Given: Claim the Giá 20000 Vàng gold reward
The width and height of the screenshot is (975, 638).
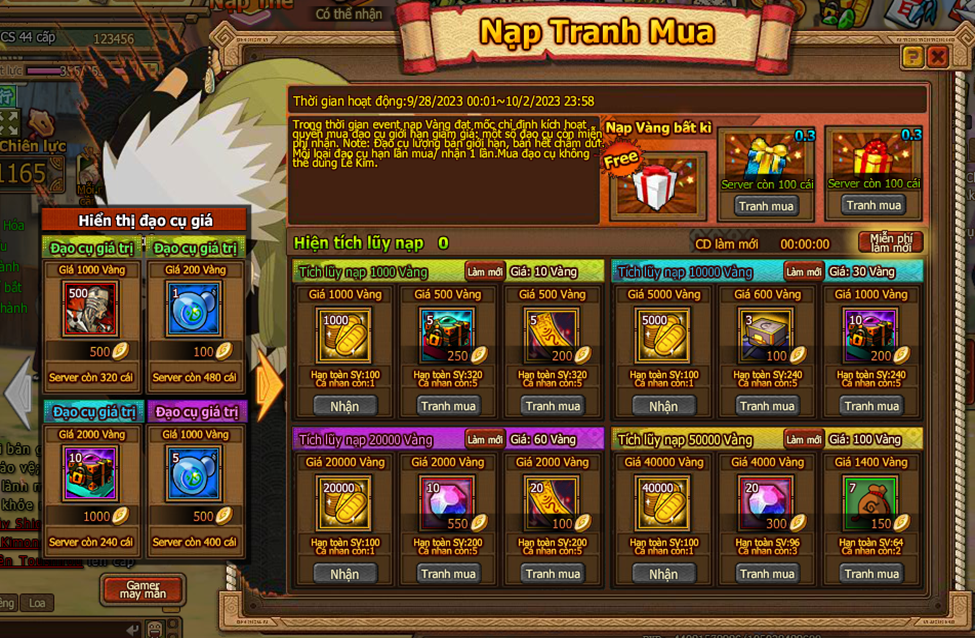Looking at the screenshot, I should pos(344,574).
